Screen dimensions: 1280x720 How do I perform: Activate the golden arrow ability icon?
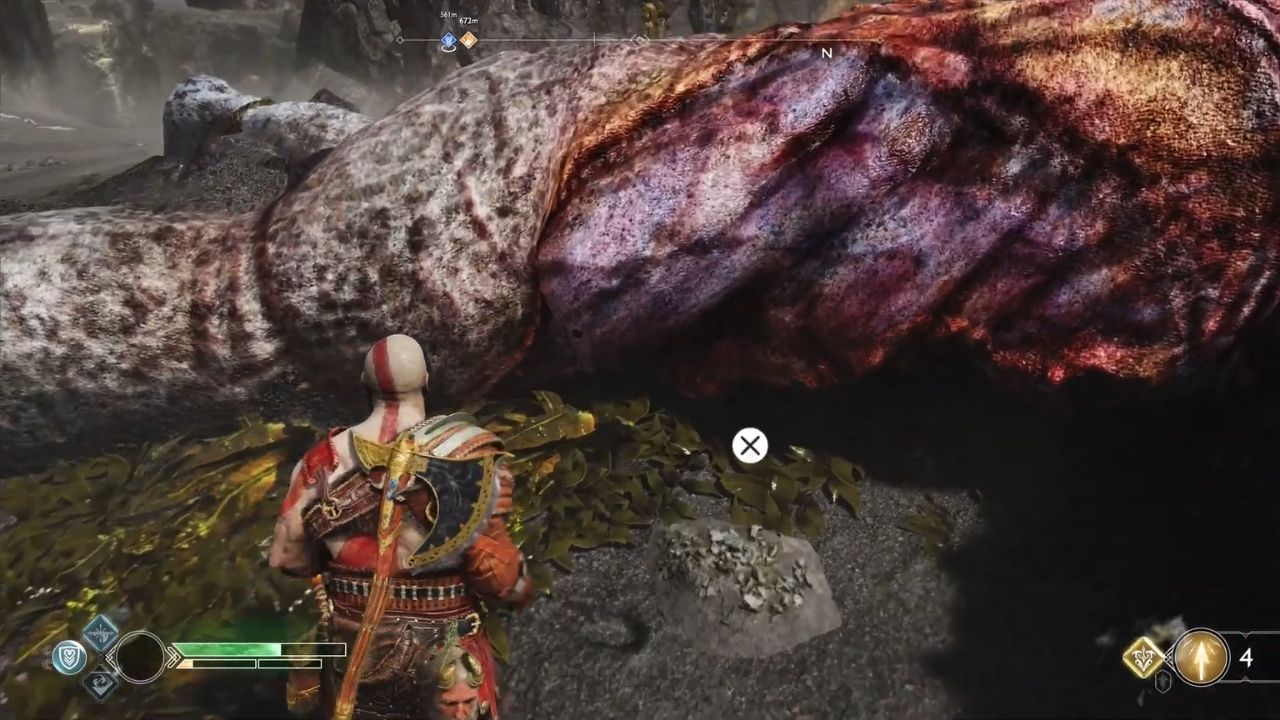(1201, 657)
